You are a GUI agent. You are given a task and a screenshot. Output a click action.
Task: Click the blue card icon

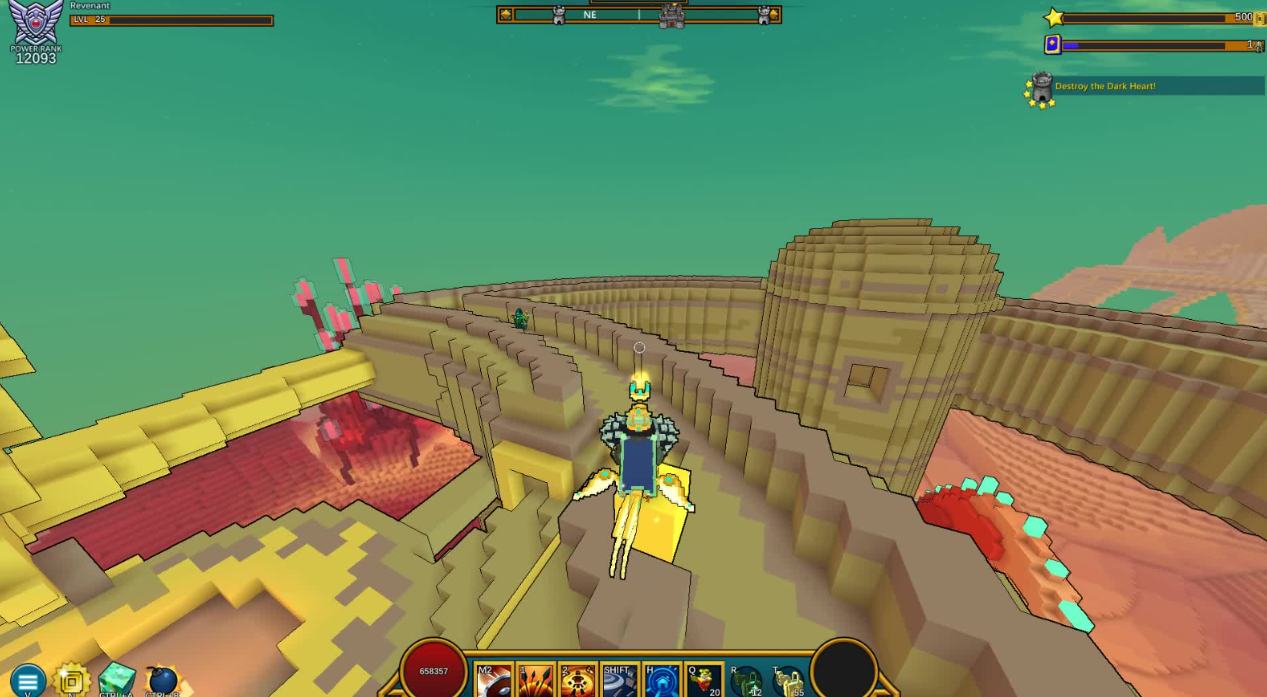[1052, 45]
